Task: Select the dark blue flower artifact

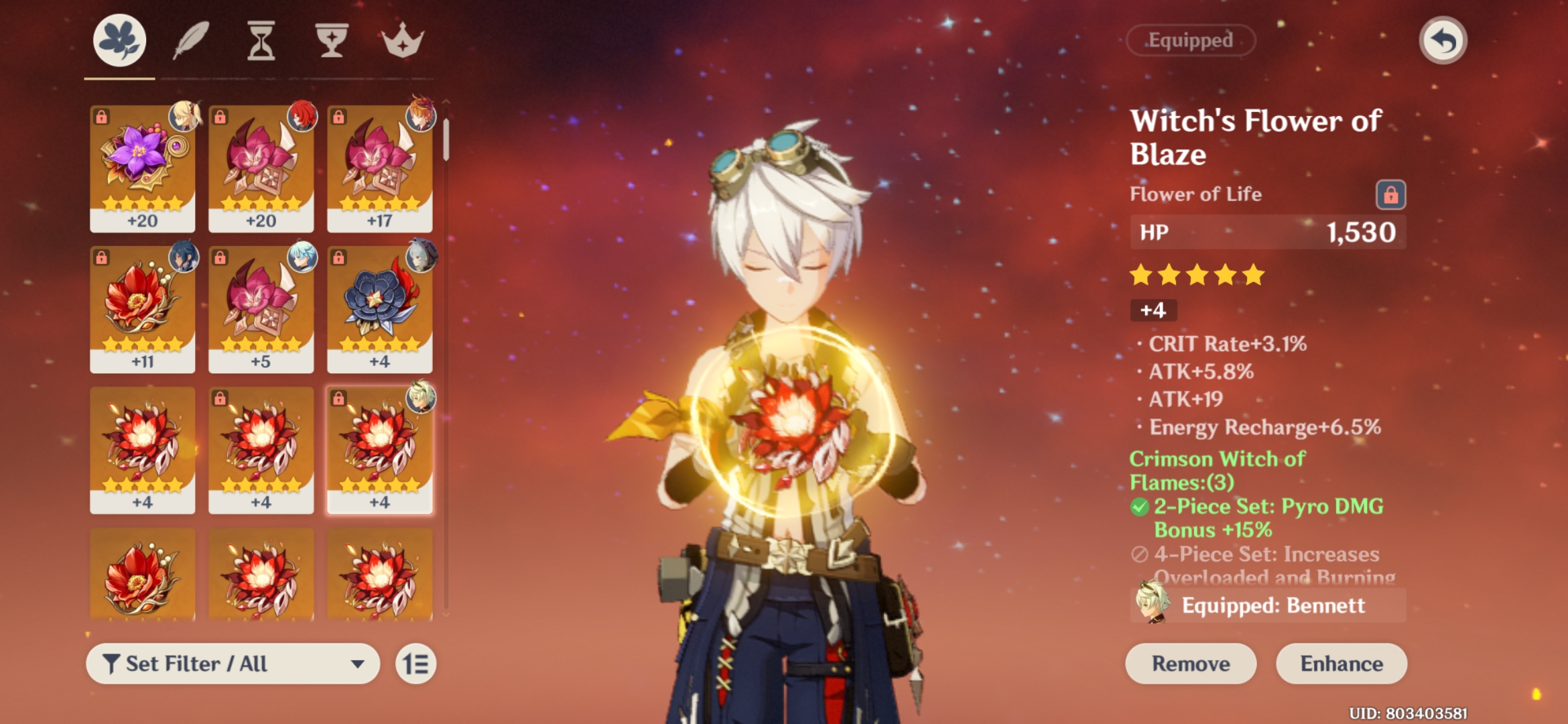Action: (x=379, y=308)
